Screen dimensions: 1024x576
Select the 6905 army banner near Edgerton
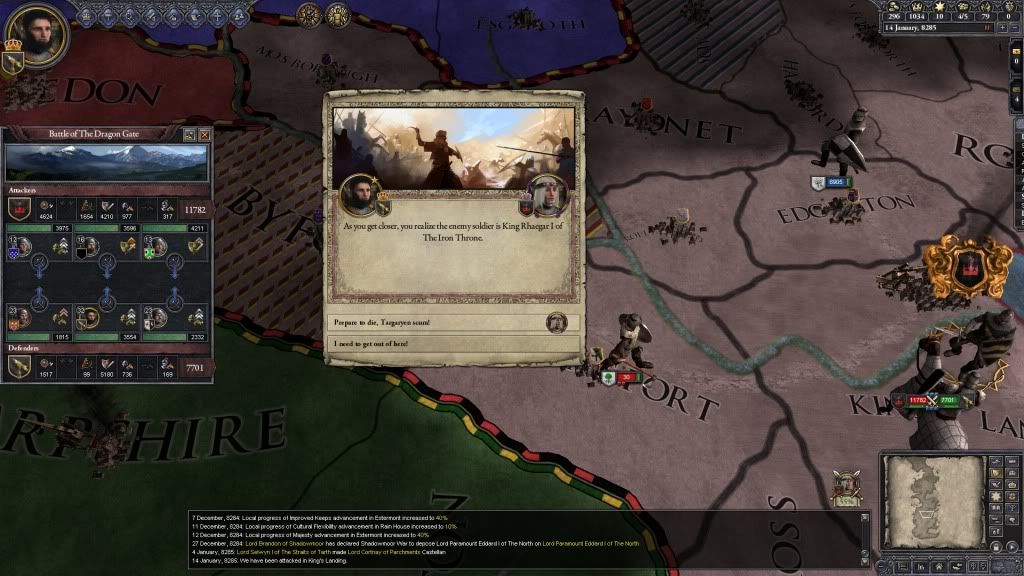(831, 182)
